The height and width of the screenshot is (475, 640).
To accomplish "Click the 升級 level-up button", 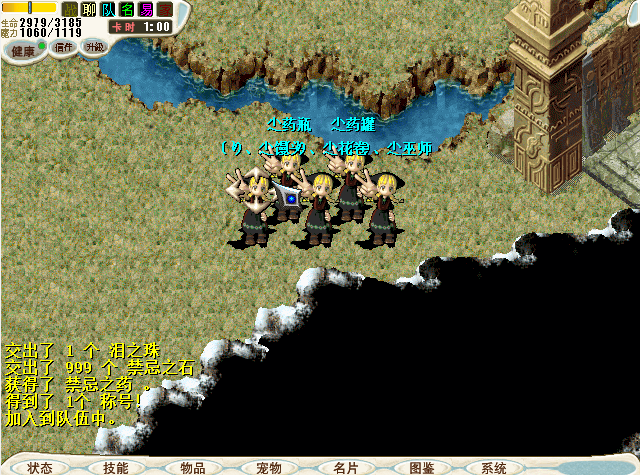I will [x=94, y=48].
